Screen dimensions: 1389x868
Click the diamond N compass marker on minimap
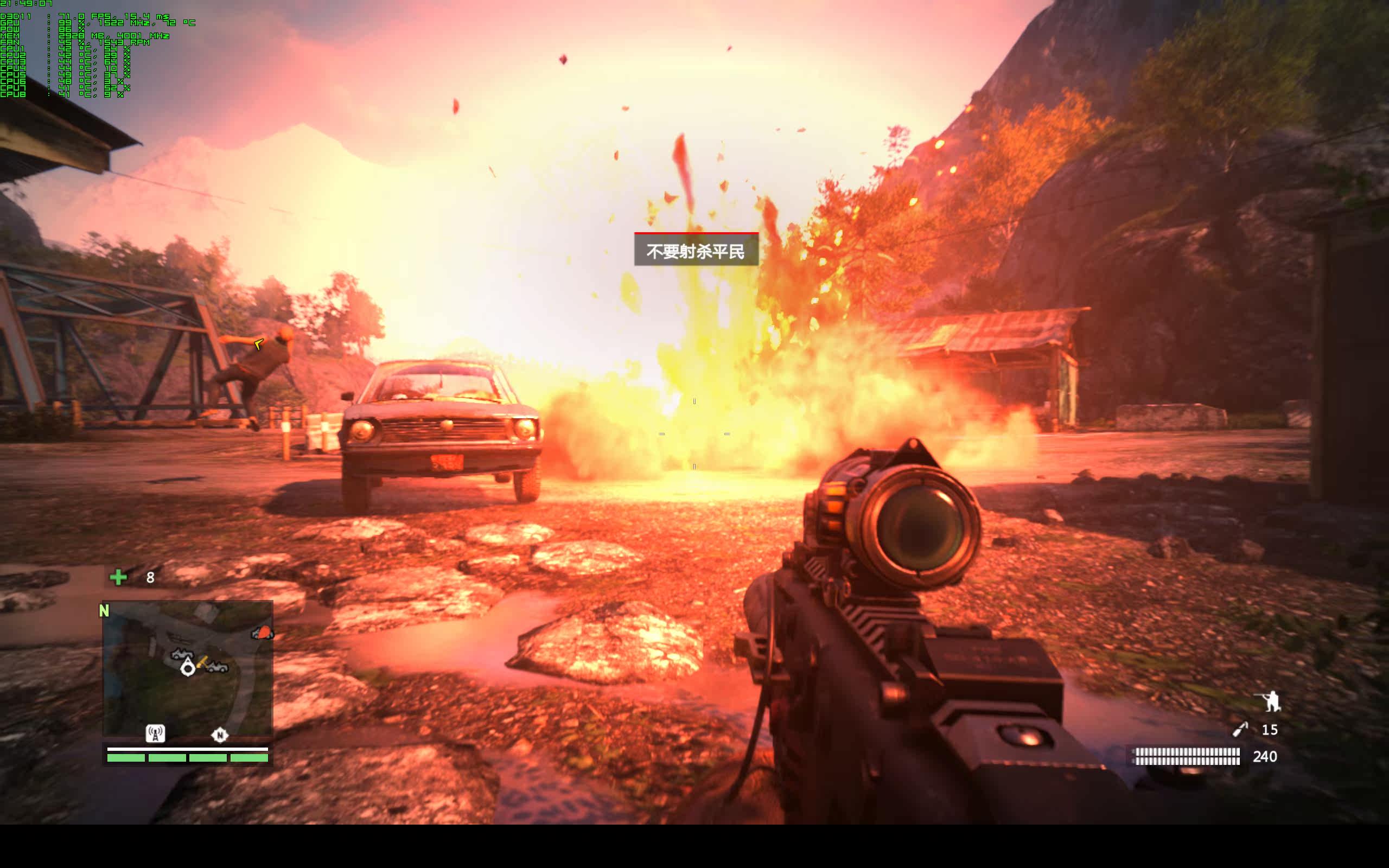[219, 734]
